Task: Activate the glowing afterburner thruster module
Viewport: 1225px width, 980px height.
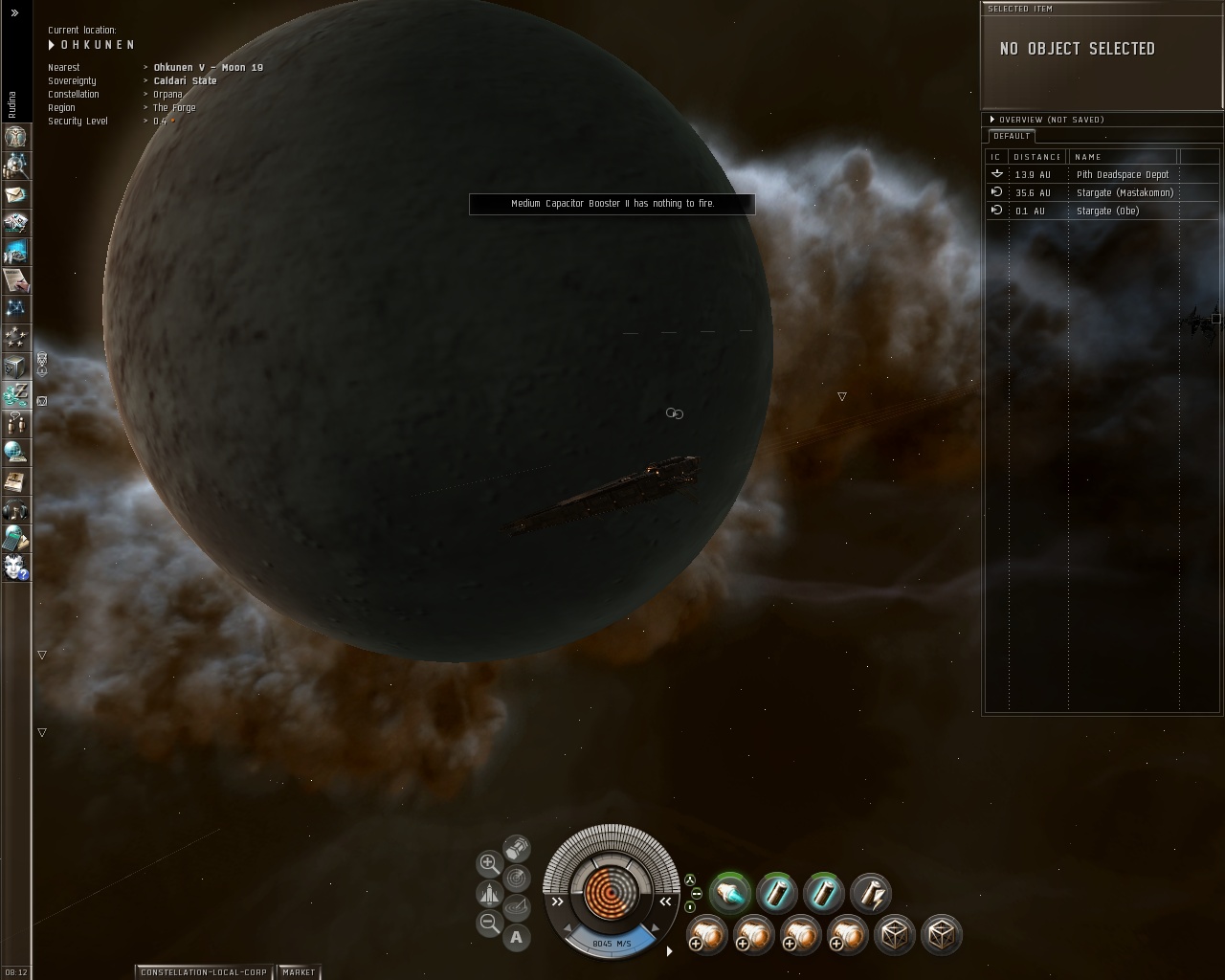Action: tap(729, 894)
